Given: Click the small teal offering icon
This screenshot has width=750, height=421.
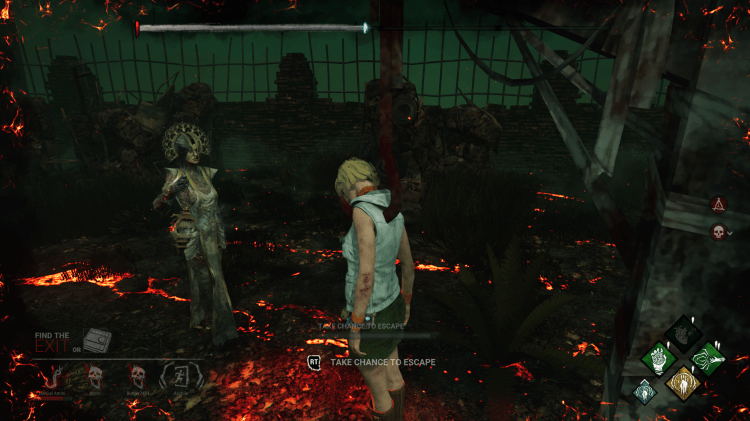Looking at the screenshot, I should 643,391.
